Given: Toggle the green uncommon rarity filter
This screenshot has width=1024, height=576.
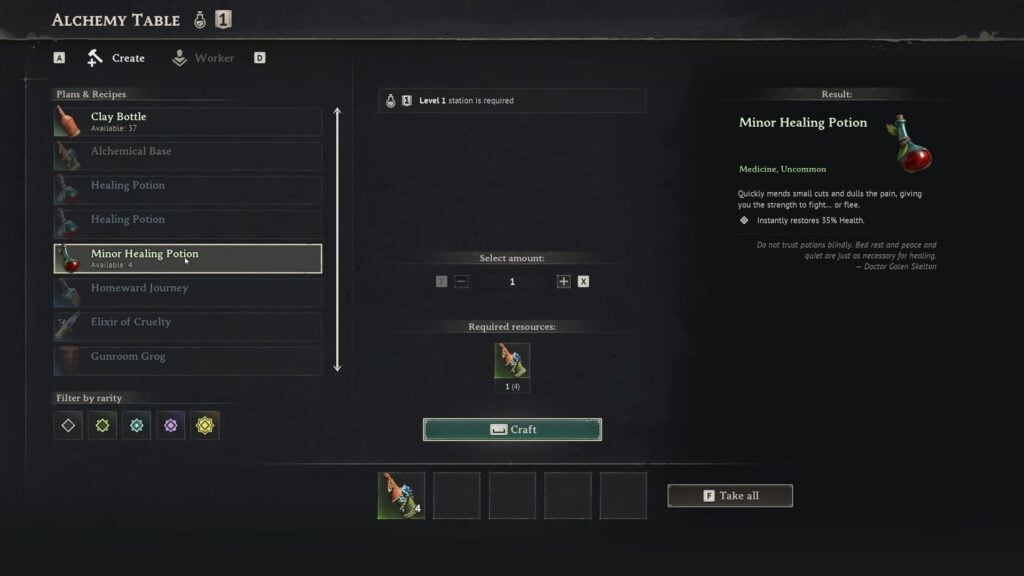Looking at the screenshot, I should coord(102,425).
